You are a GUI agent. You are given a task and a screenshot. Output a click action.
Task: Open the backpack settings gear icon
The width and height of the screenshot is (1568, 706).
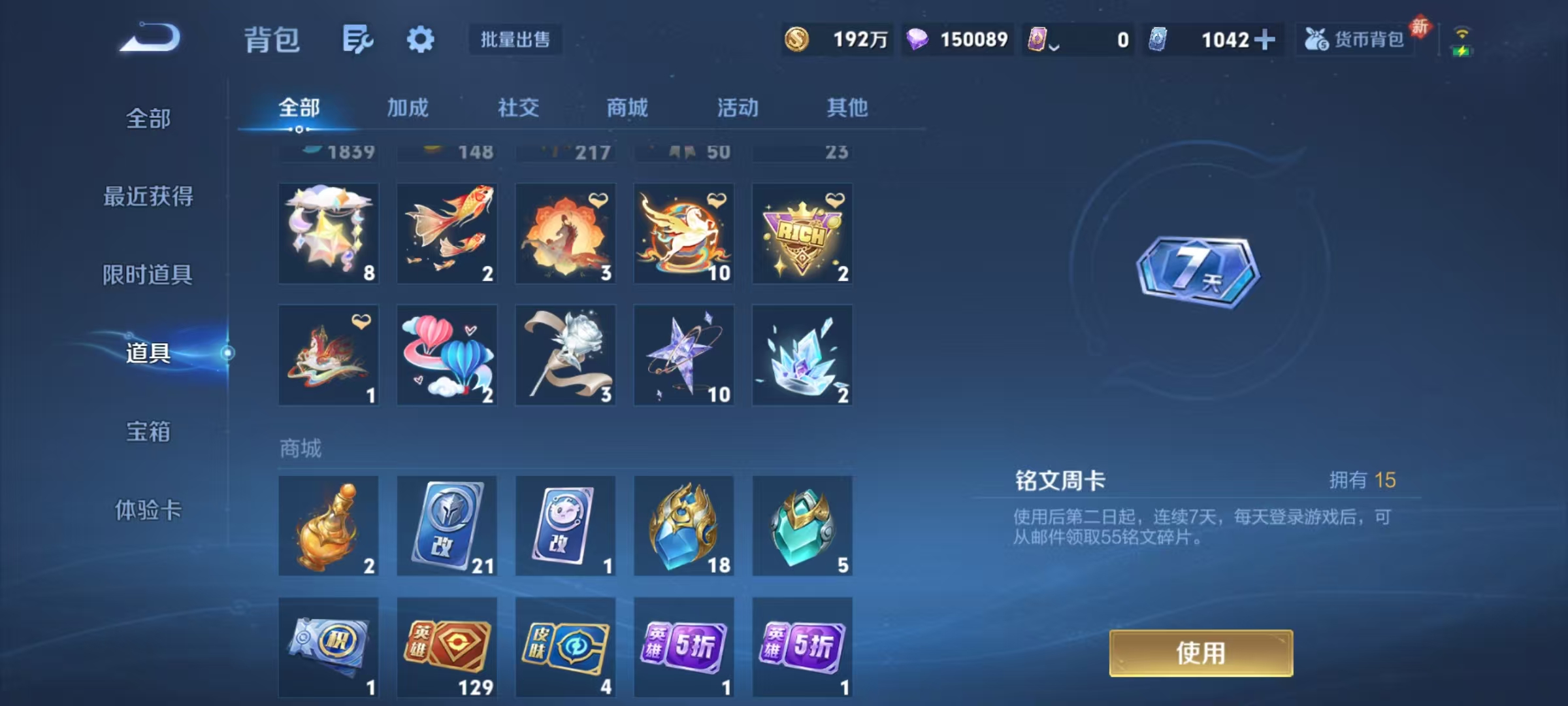coord(420,39)
